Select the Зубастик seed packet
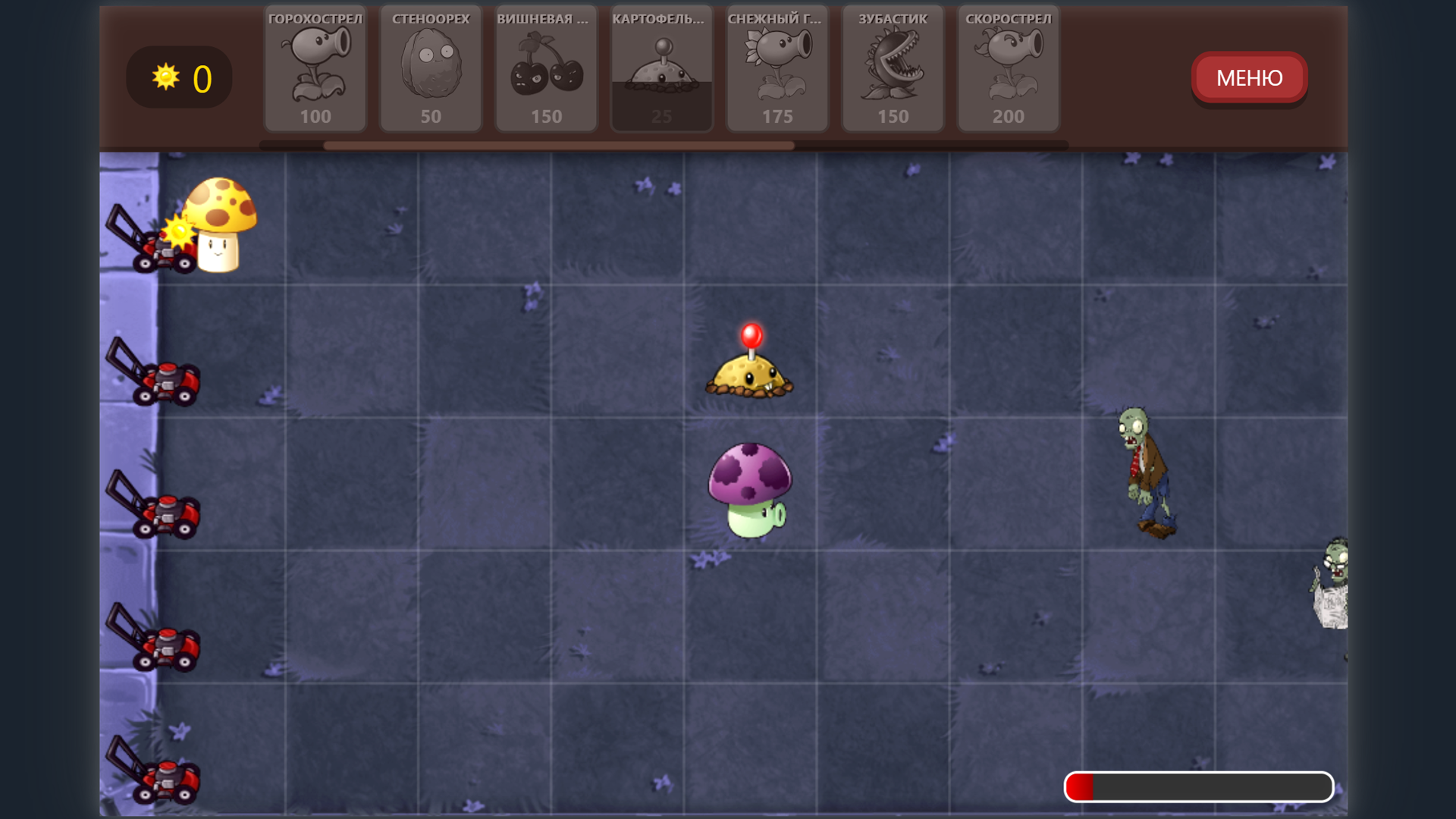The width and height of the screenshot is (1456, 819). coord(892,68)
